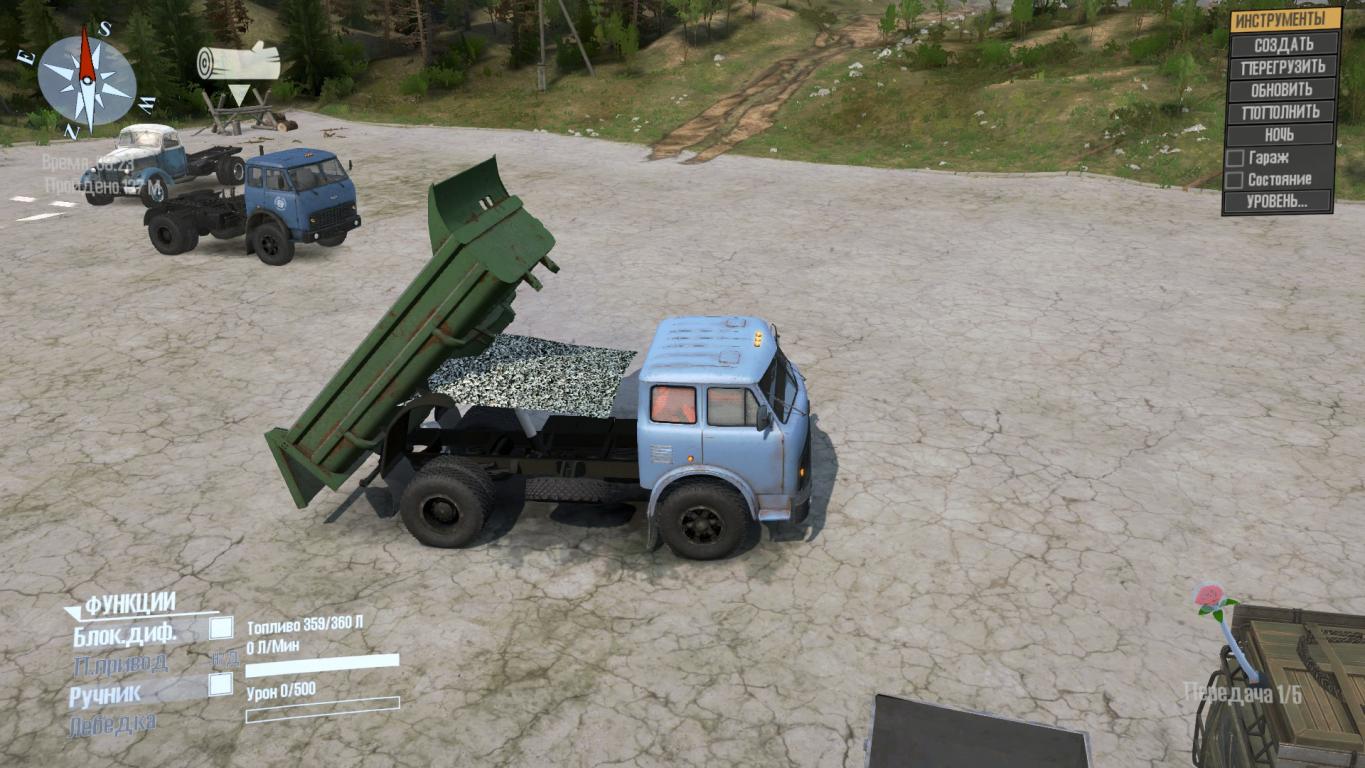The image size is (1365, 768).
Task: Activate the ПОПОЛНИТЬ refuel button
Action: point(1284,112)
